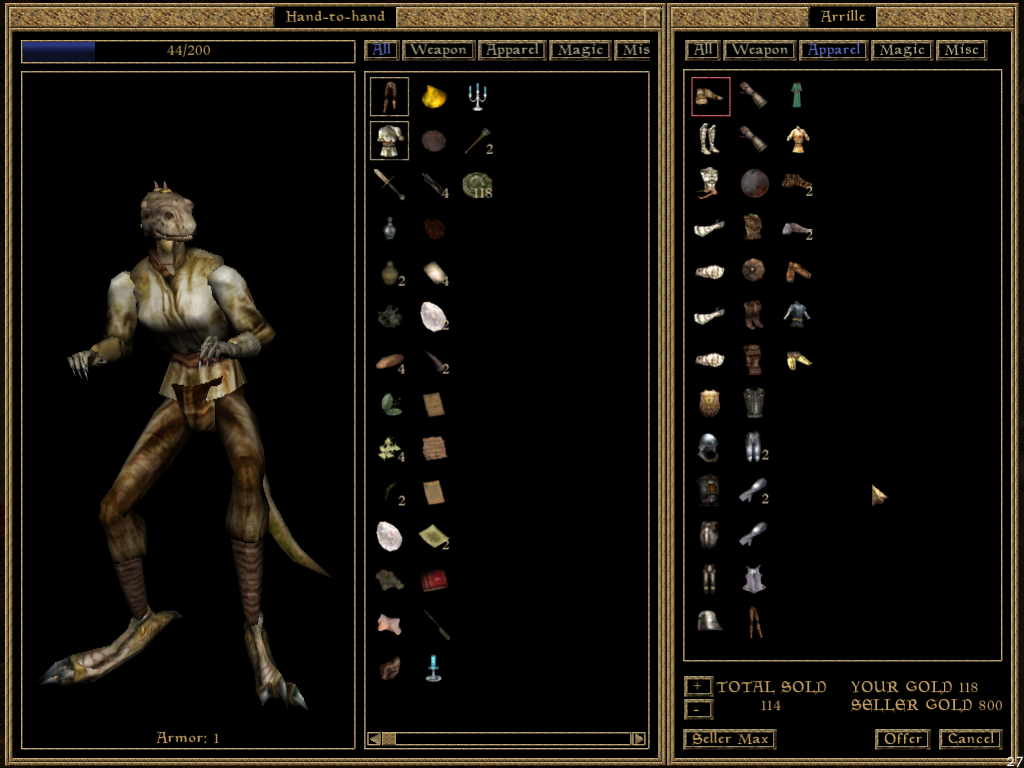Switch to Arrille's Magic items tab
This screenshot has width=1024, height=768.
(x=901, y=50)
